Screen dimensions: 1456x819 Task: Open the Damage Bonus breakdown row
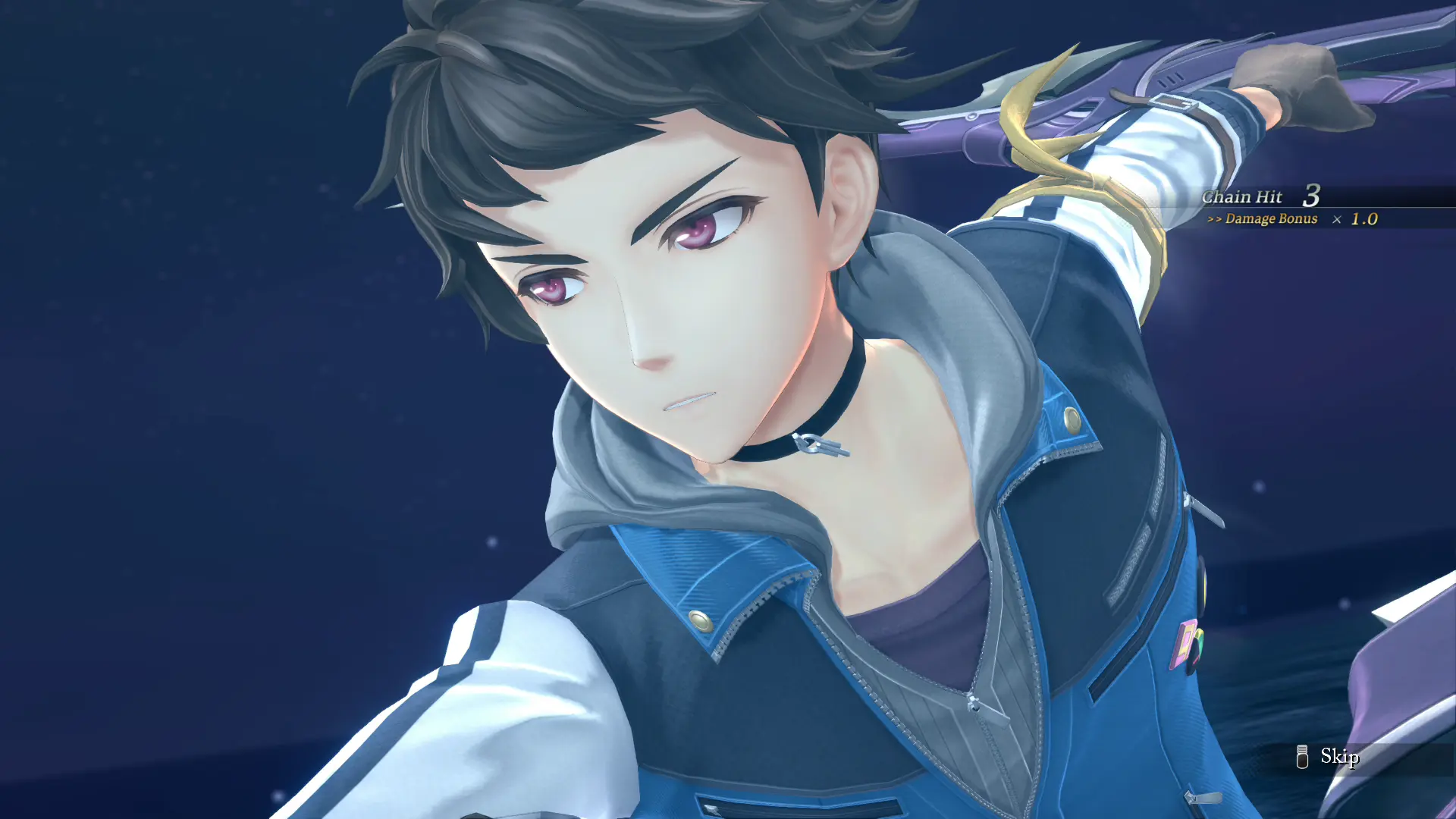(x=1289, y=220)
